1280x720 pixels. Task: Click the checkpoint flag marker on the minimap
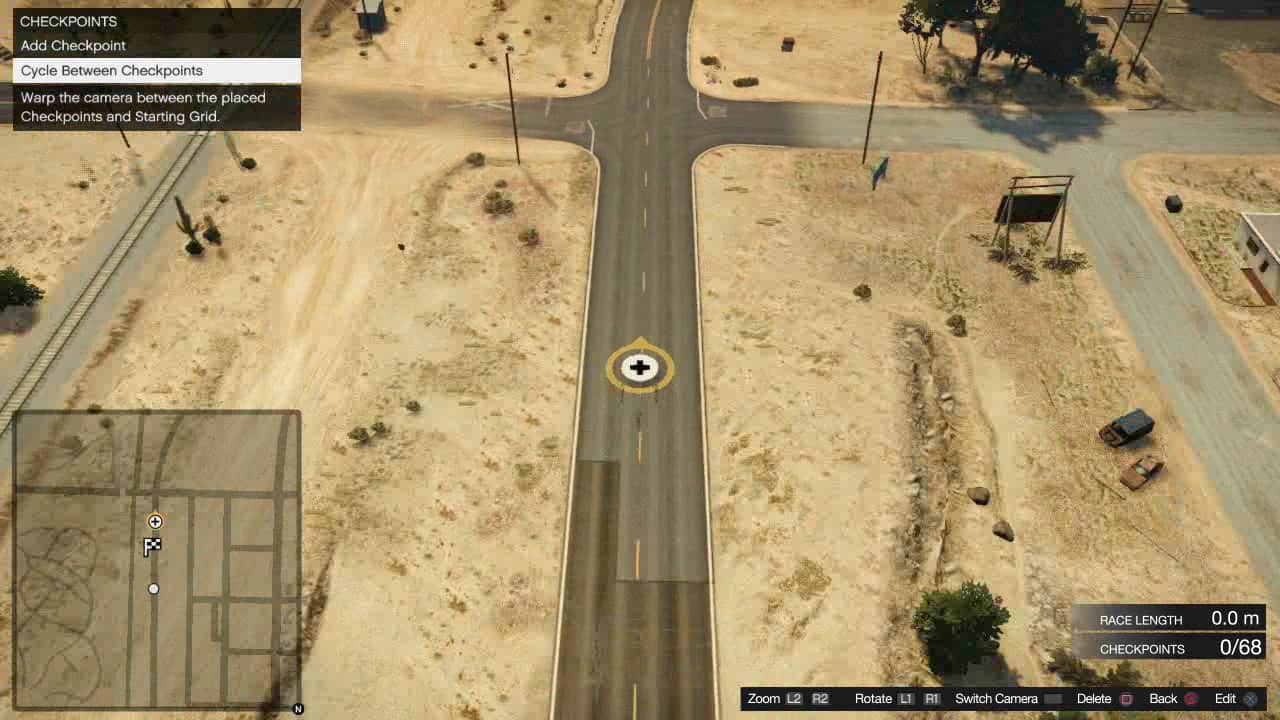click(153, 546)
